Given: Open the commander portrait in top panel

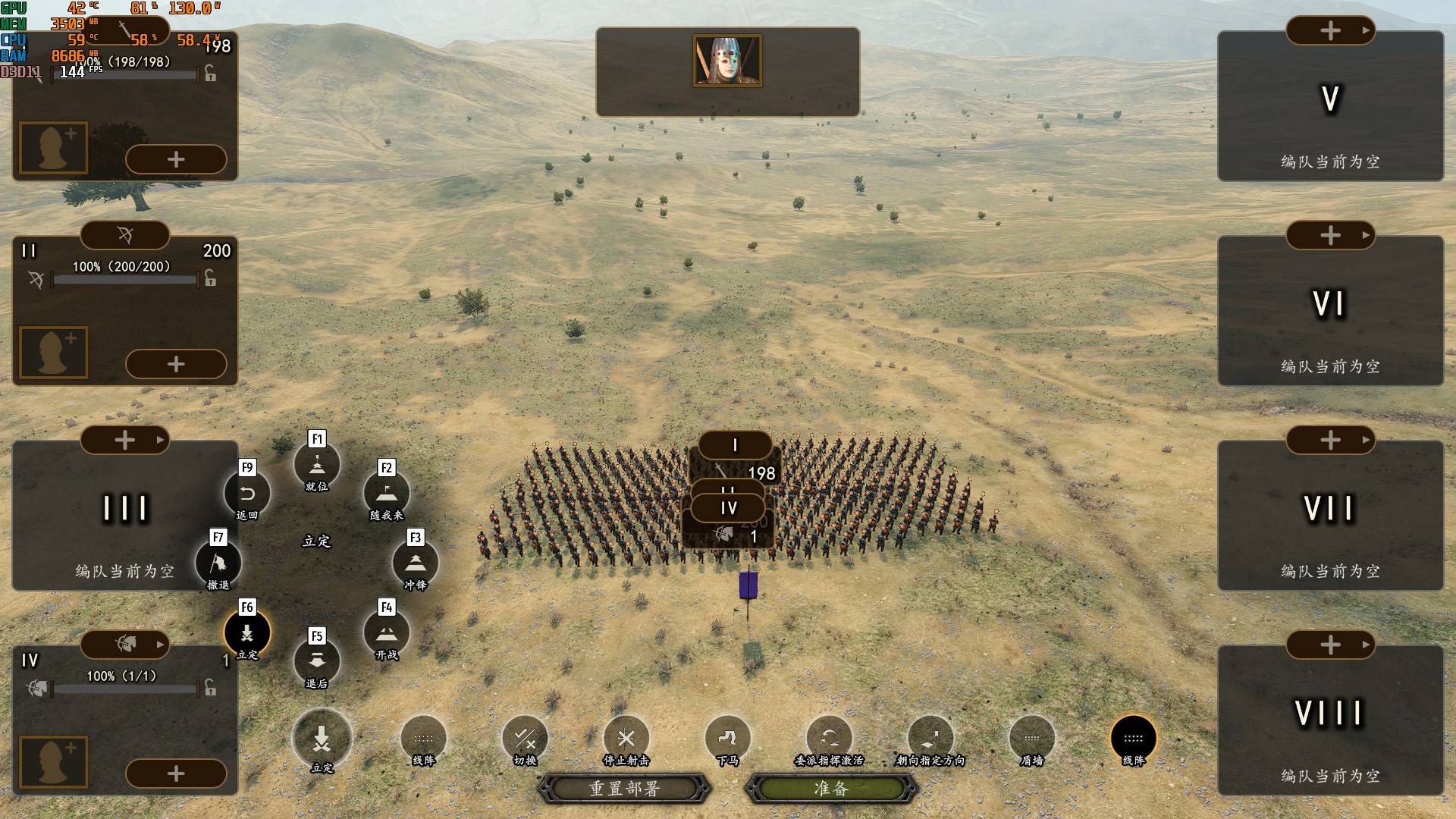Looking at the screenshot, I should pyautogui.click(x=727, y=61).
